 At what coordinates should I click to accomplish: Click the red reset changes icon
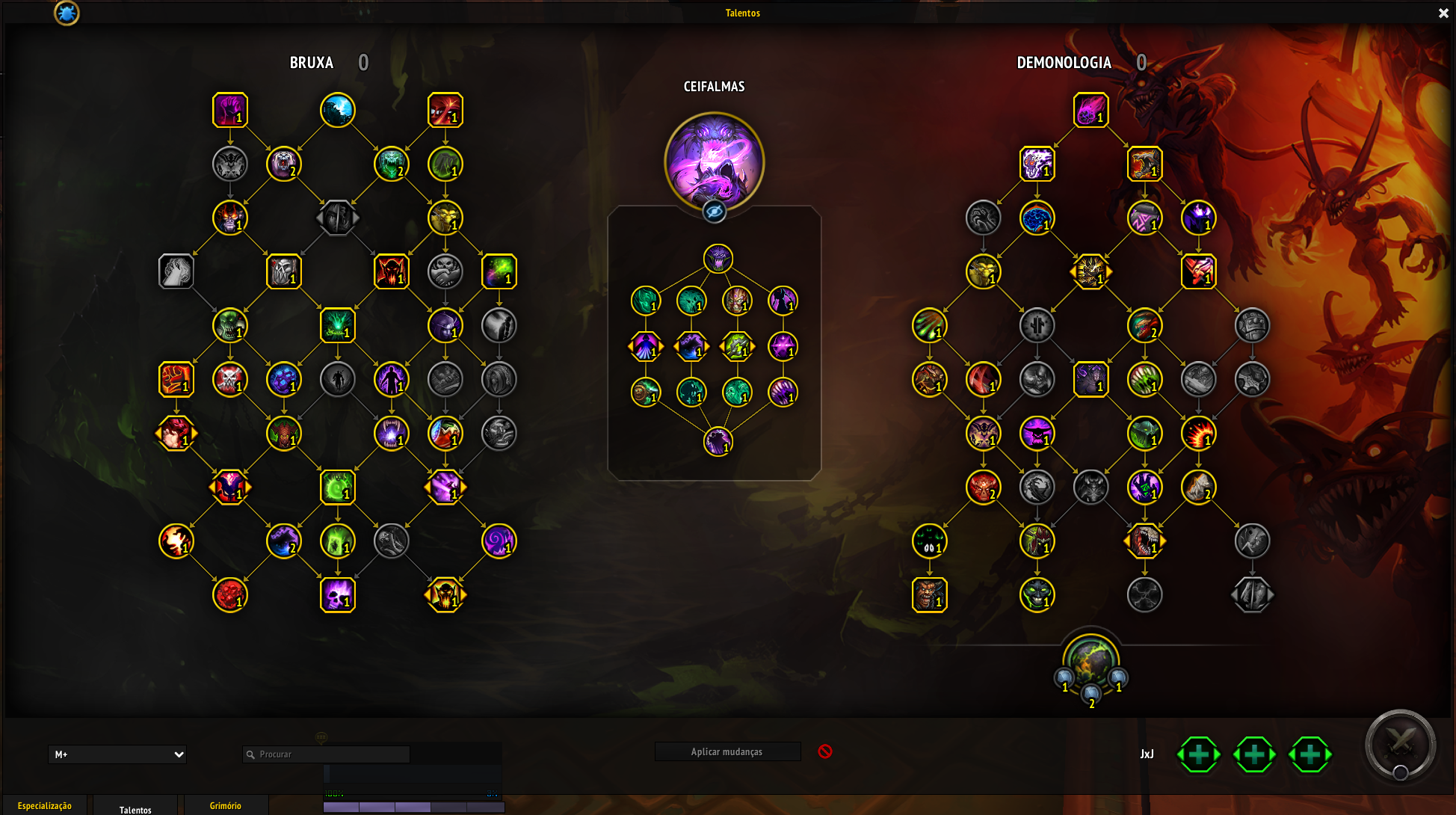(x=825, y=751)
